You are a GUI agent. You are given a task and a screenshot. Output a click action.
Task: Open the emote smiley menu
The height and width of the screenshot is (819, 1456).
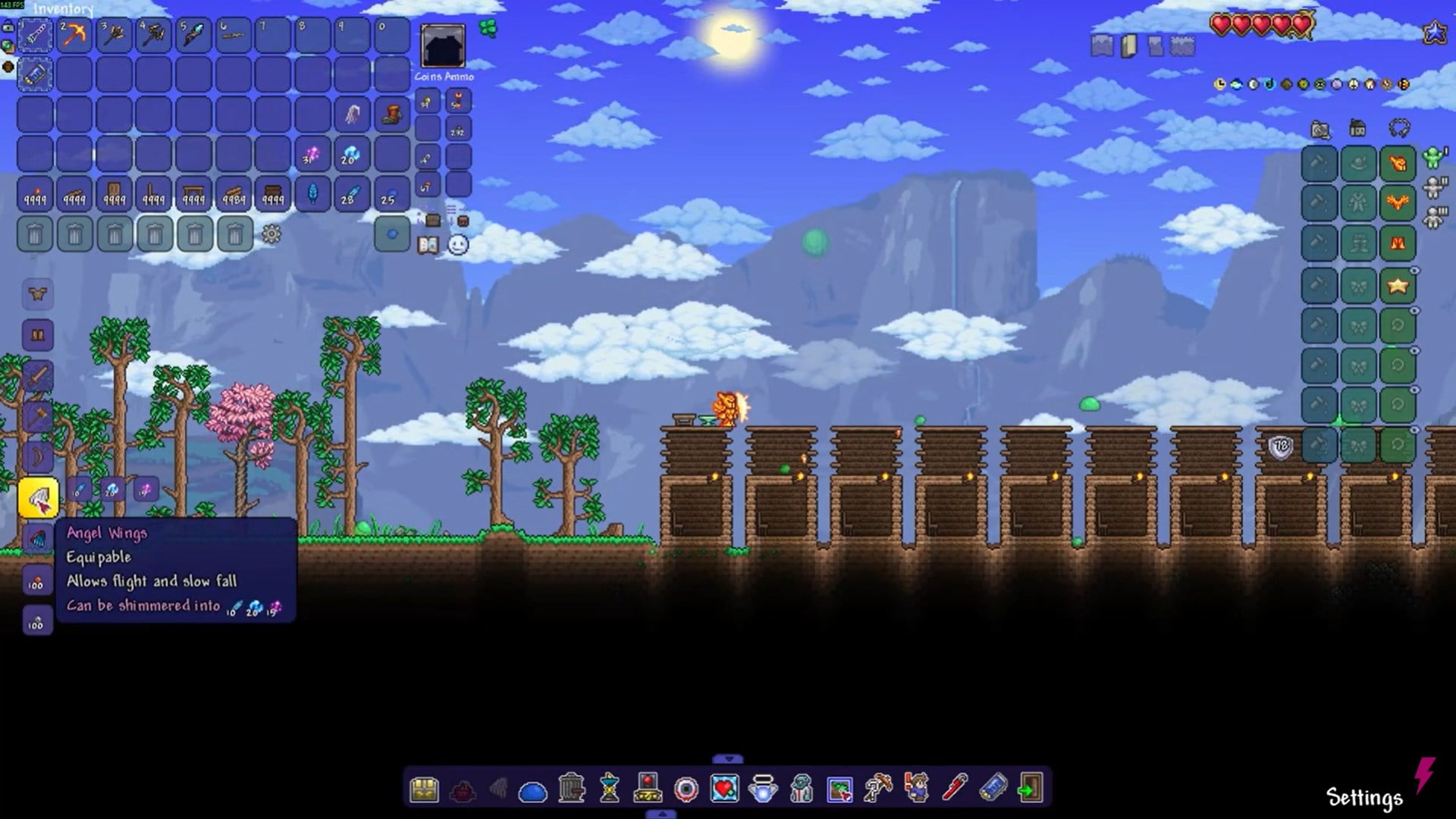point(458,245)
